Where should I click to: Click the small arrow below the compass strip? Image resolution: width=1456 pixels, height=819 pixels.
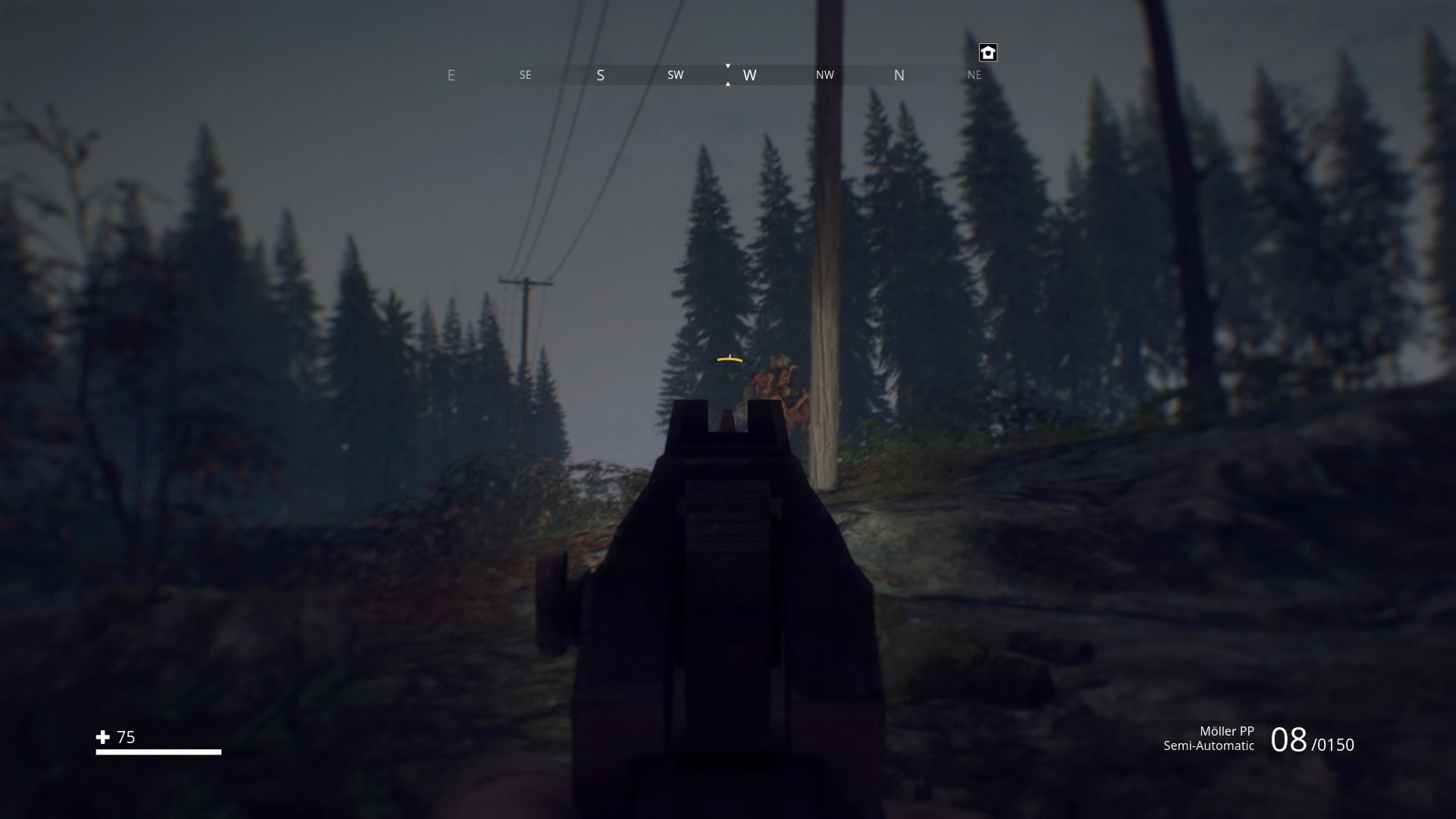[728, 85]
